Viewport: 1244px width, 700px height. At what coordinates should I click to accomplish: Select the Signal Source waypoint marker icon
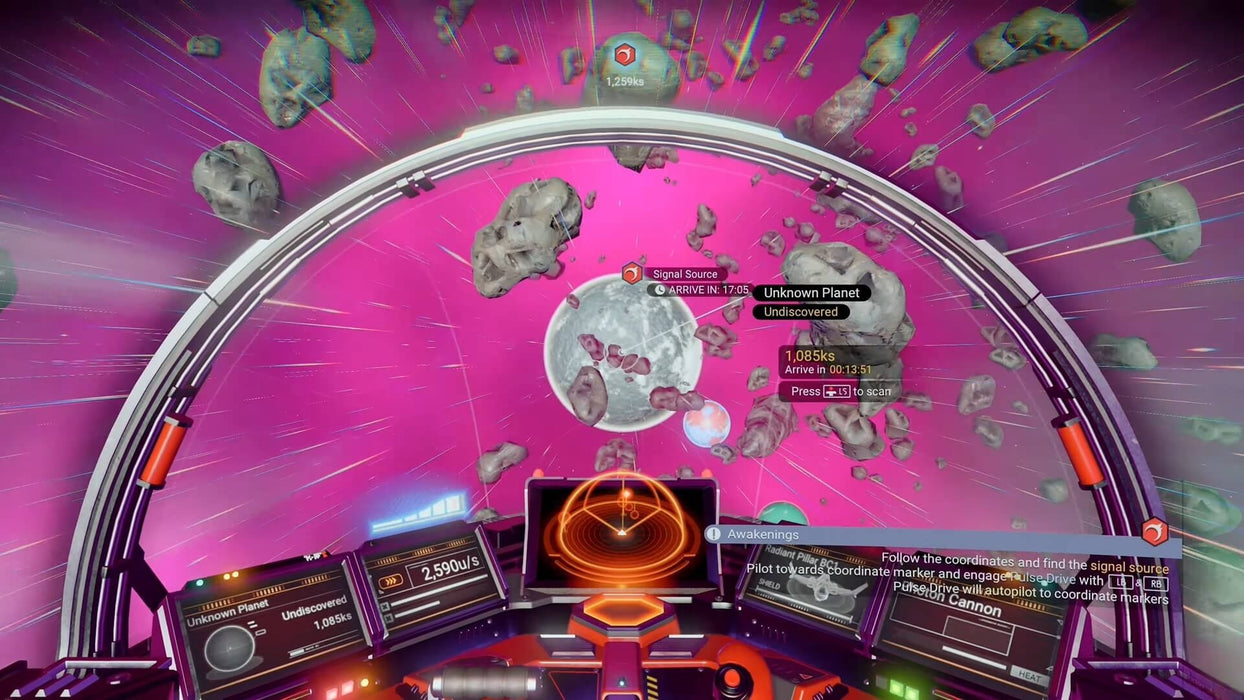632,273
